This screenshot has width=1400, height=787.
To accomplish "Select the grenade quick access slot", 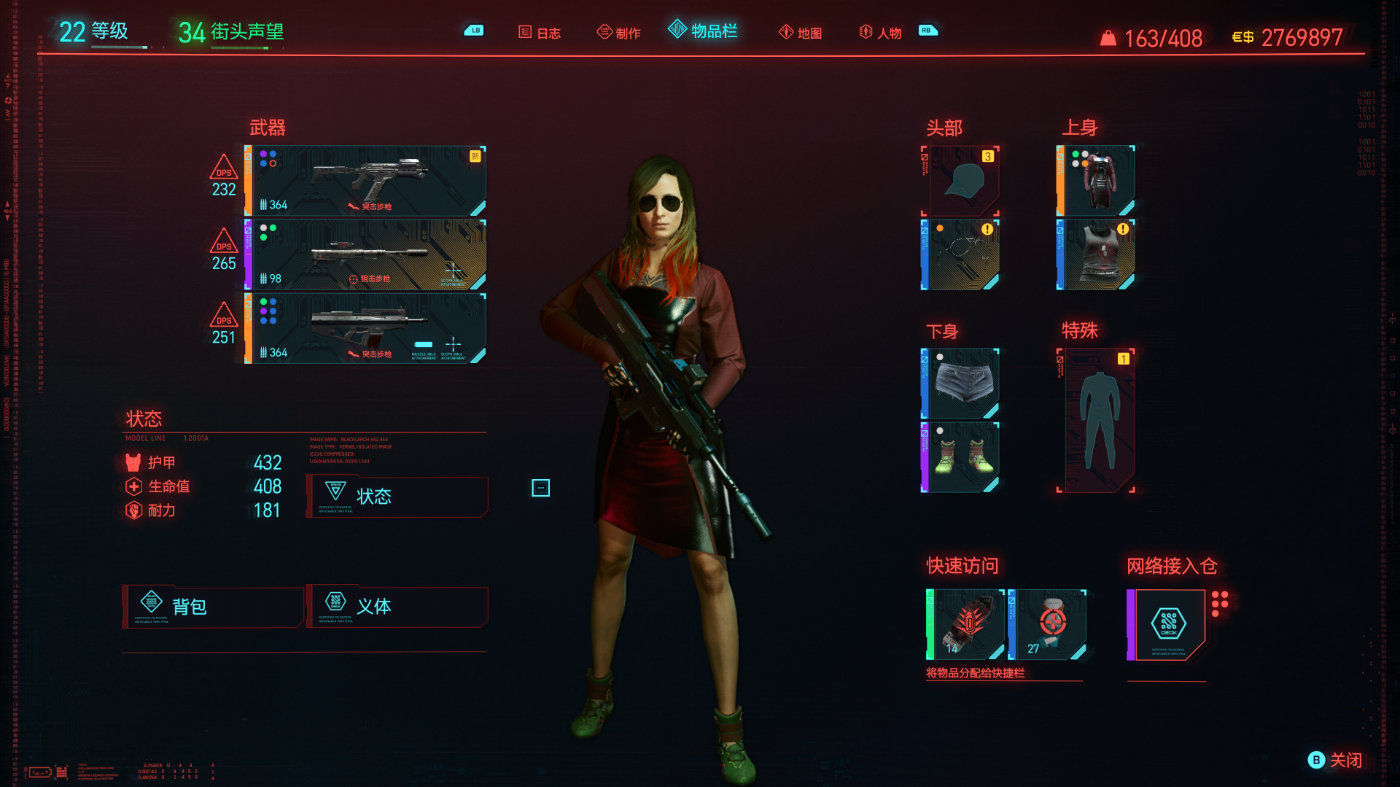I will [x=964, y=624].
